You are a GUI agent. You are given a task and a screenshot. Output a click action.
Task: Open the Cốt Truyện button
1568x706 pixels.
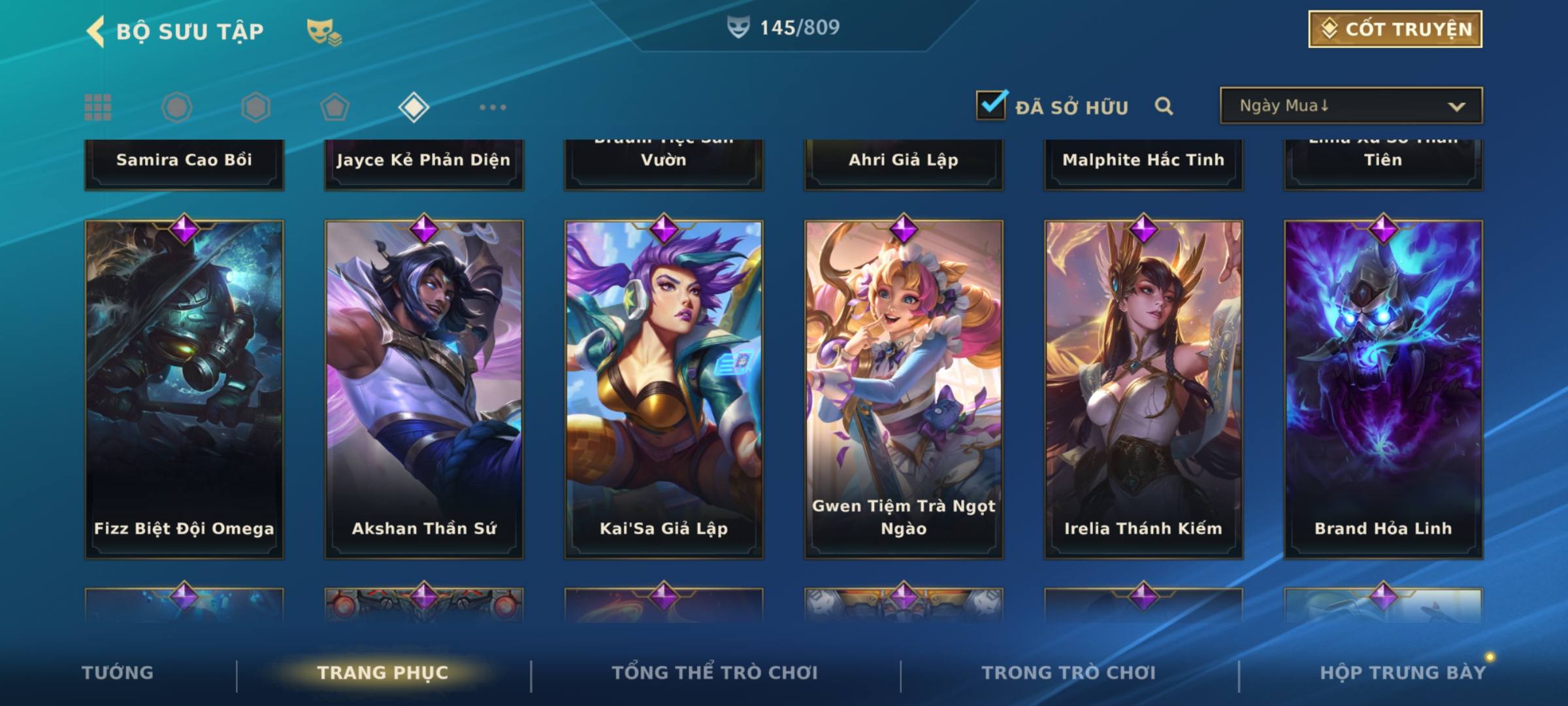tap(1395, 29)
